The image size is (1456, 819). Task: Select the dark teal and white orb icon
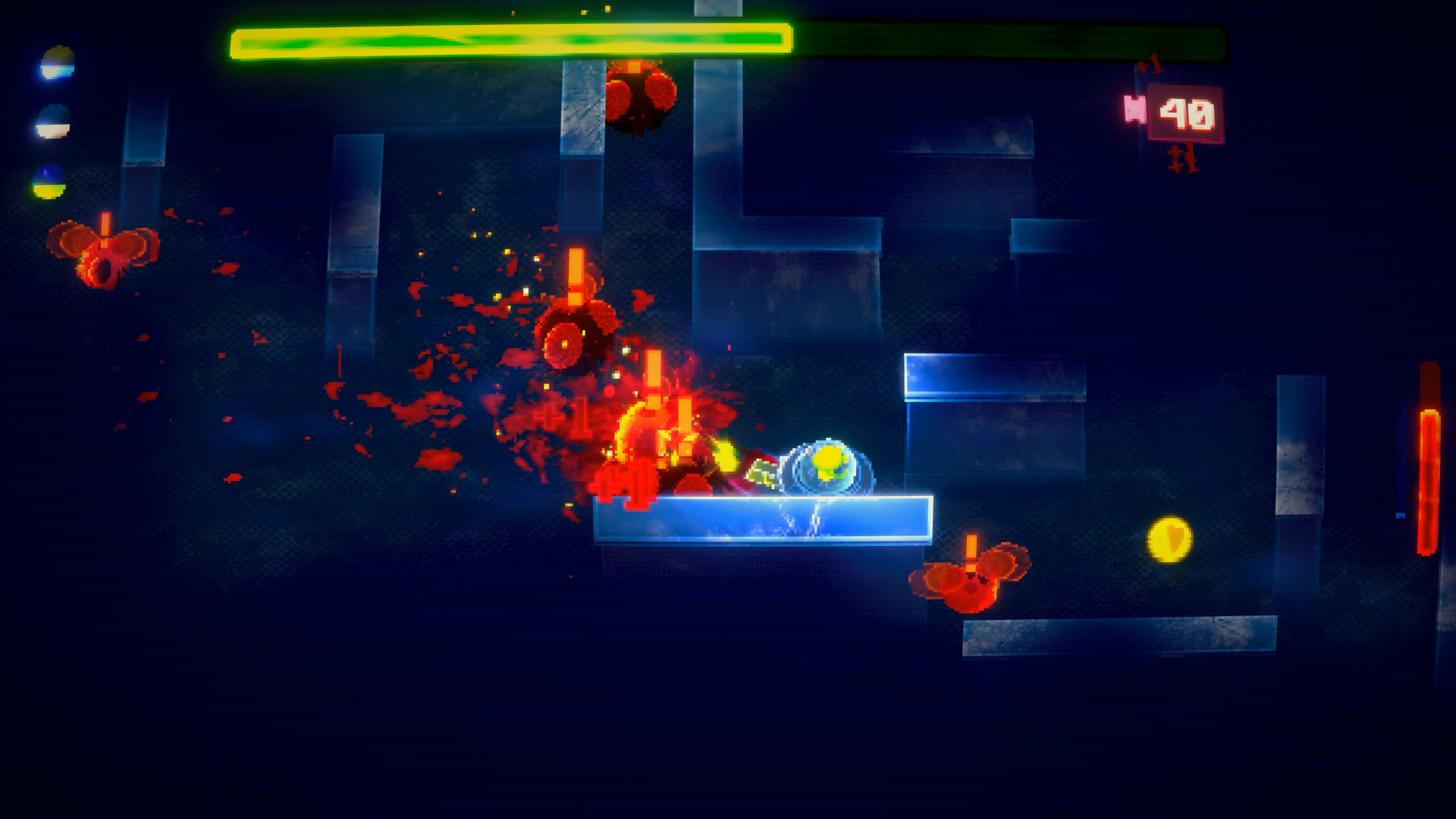pyautogui.click(x=53, y=122)
